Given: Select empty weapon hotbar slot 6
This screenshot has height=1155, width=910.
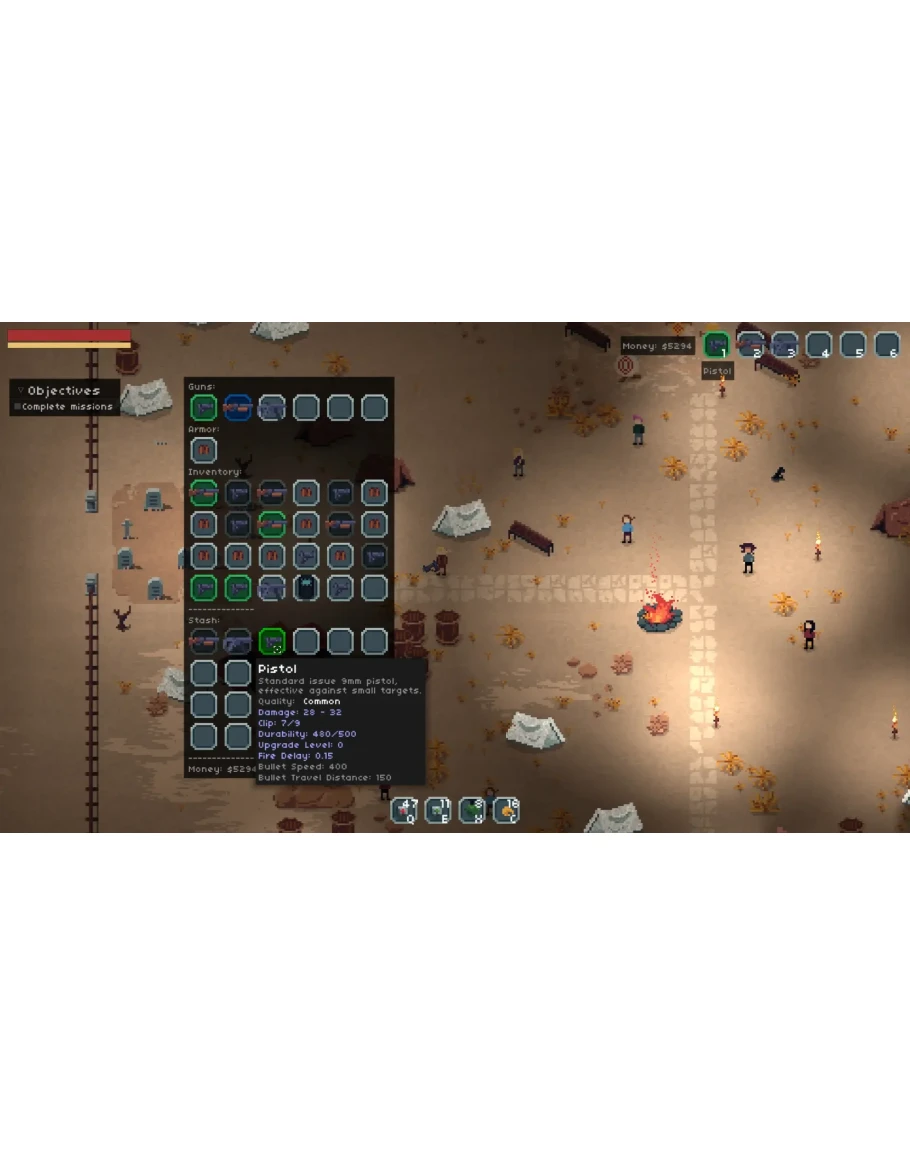Looking at the screenshot, I should coord(887,345).
